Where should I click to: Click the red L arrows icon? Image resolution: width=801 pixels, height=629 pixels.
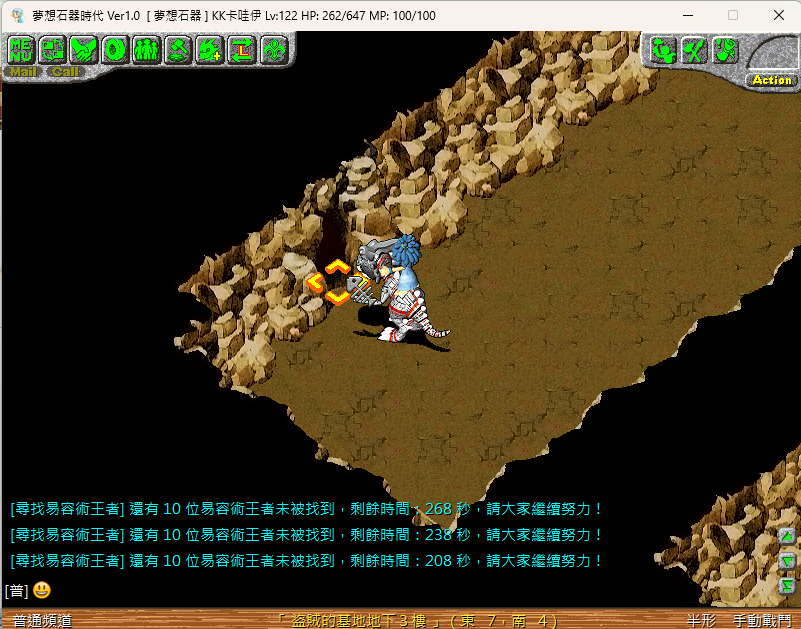point(241,49)
